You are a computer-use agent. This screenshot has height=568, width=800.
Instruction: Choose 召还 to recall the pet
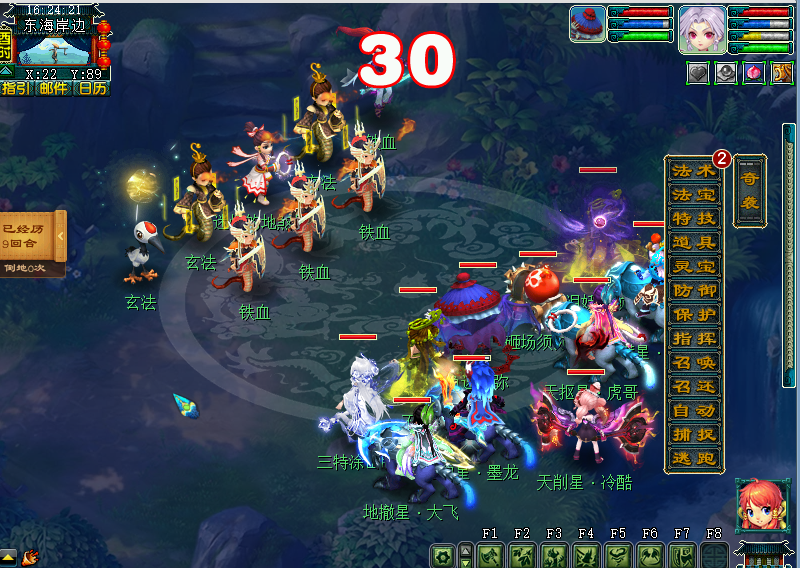(x=694, y=386)
